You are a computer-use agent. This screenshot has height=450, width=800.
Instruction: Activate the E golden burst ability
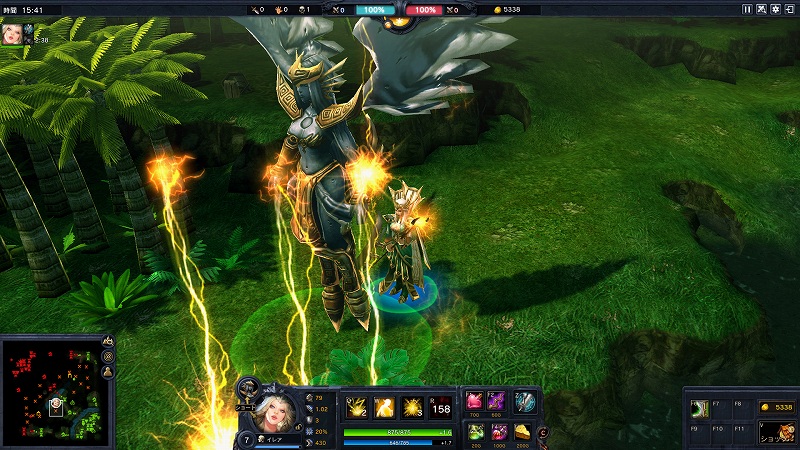pyautogui.click(x=411, y=407)
